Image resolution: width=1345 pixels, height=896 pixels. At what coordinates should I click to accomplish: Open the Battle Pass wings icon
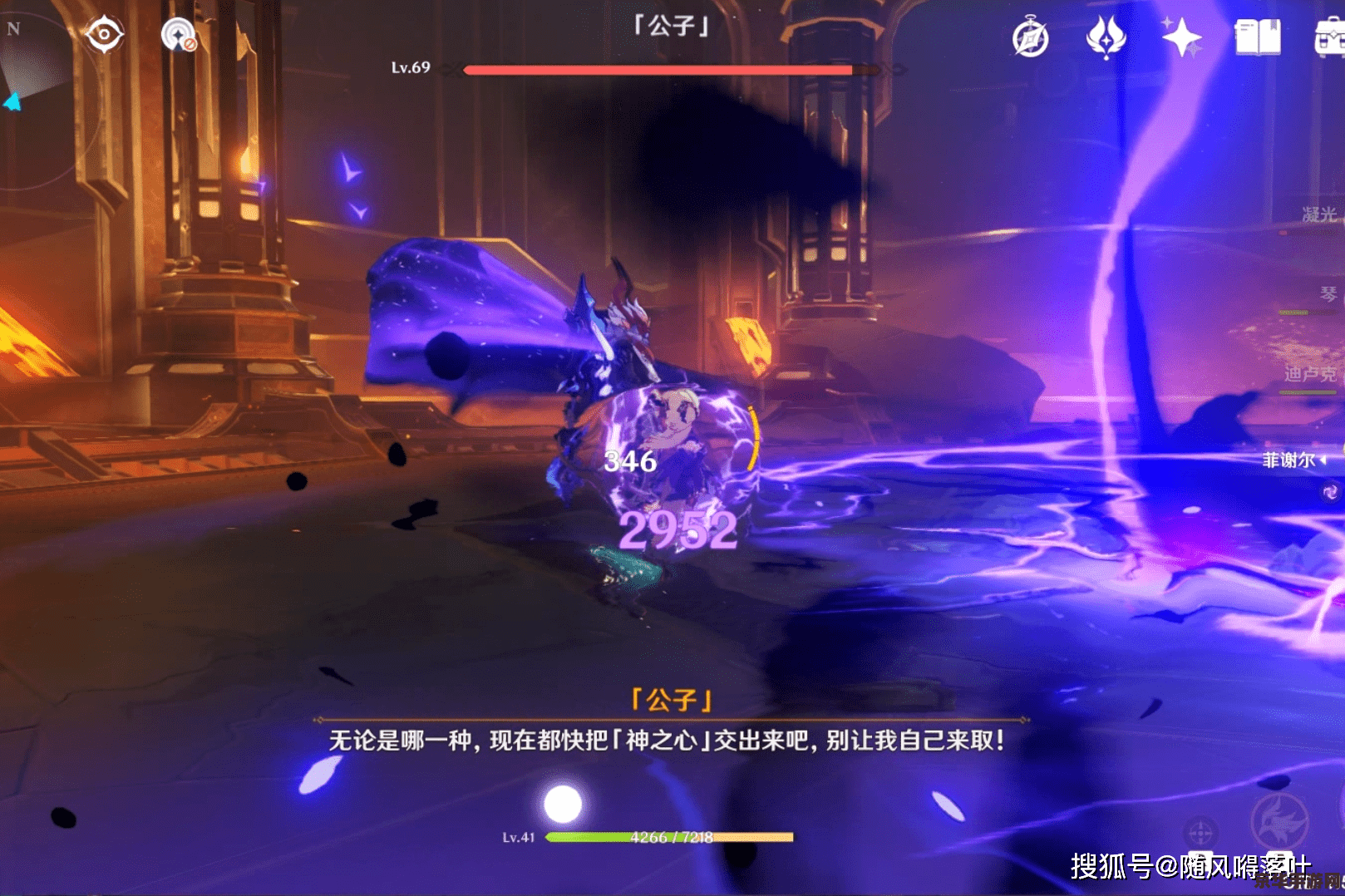pos(1105,37)
